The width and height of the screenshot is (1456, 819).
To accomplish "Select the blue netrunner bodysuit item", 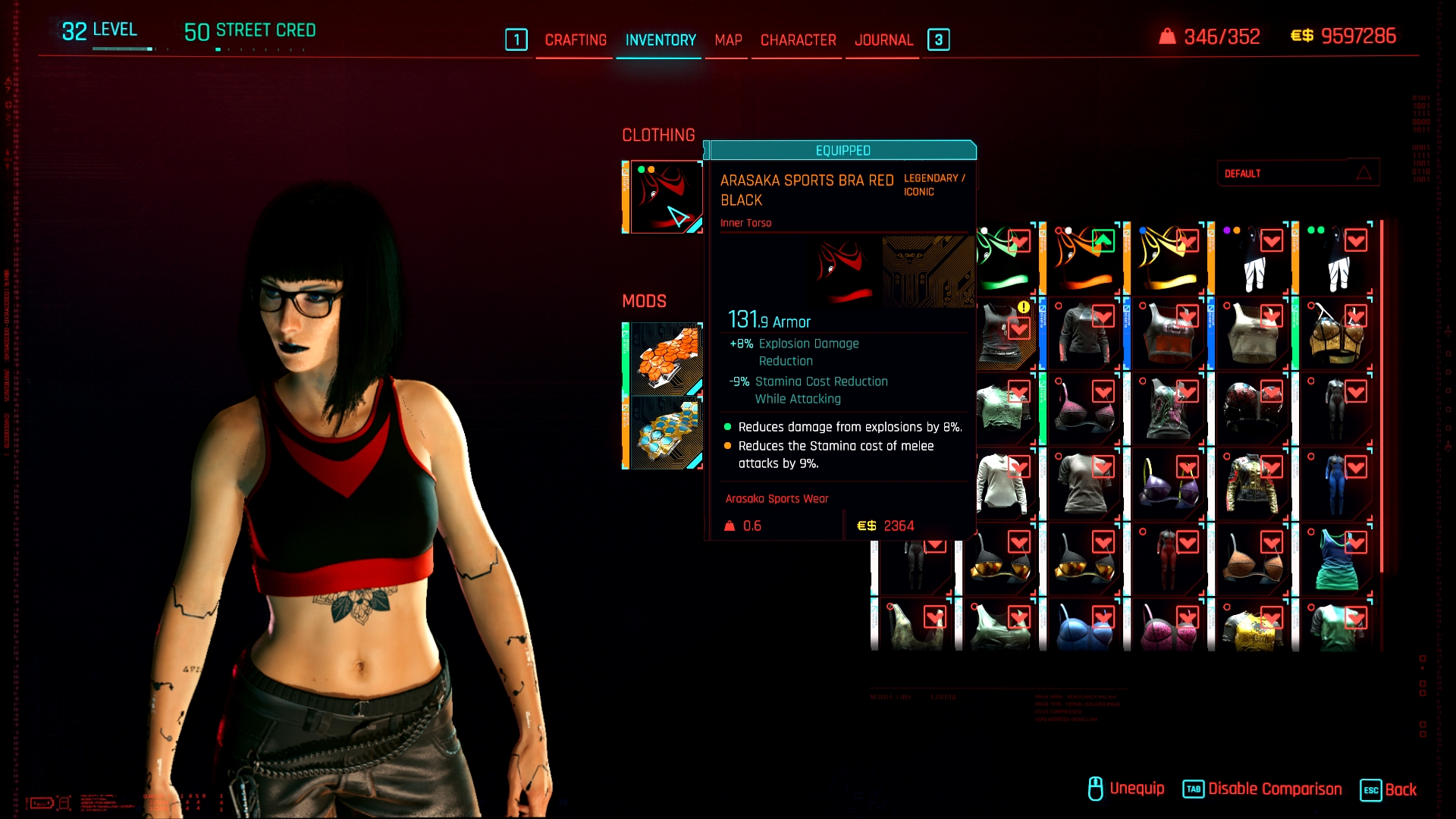I will (1335, 484).
